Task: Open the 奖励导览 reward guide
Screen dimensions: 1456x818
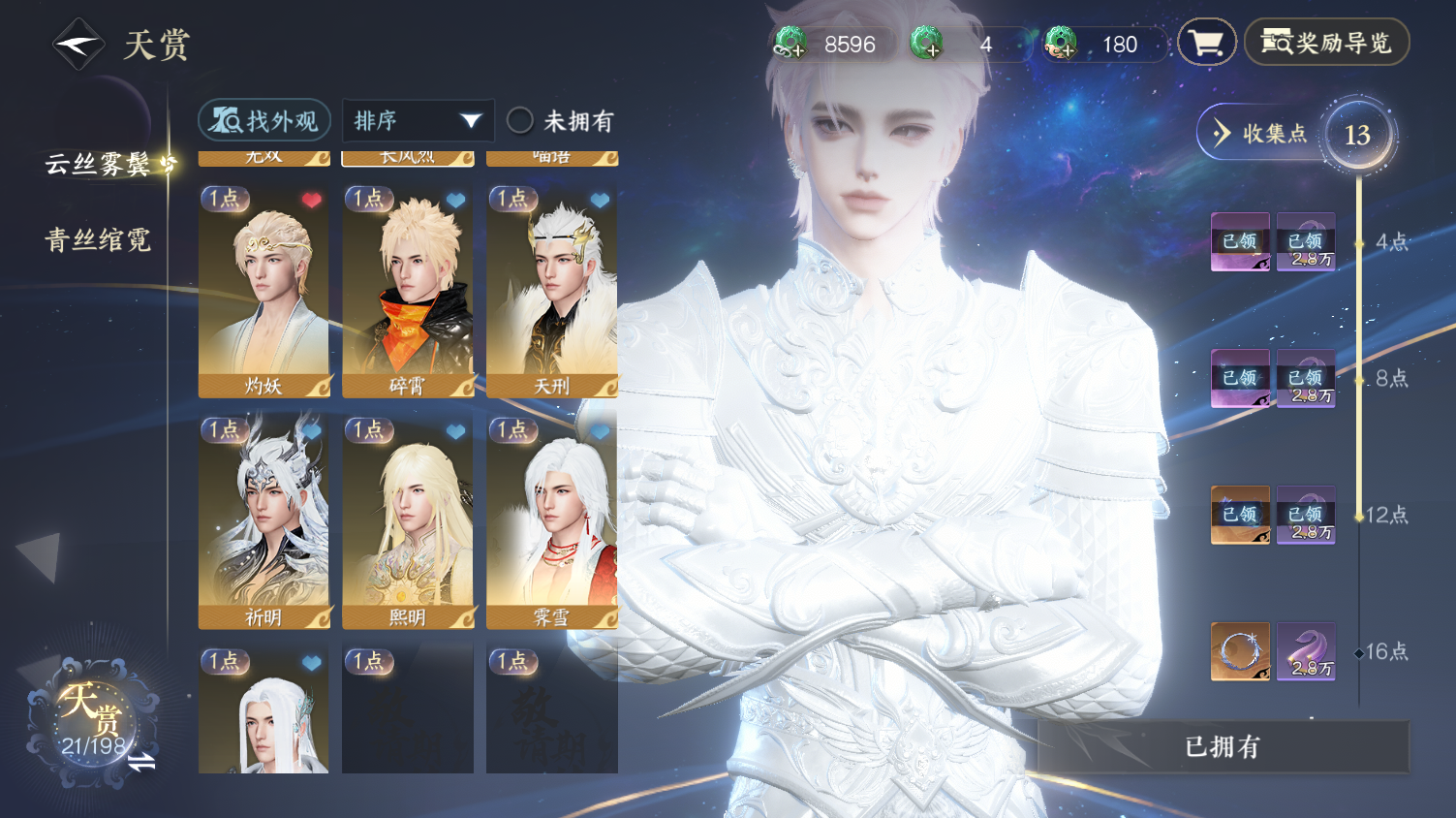Action: point(1326,43)
